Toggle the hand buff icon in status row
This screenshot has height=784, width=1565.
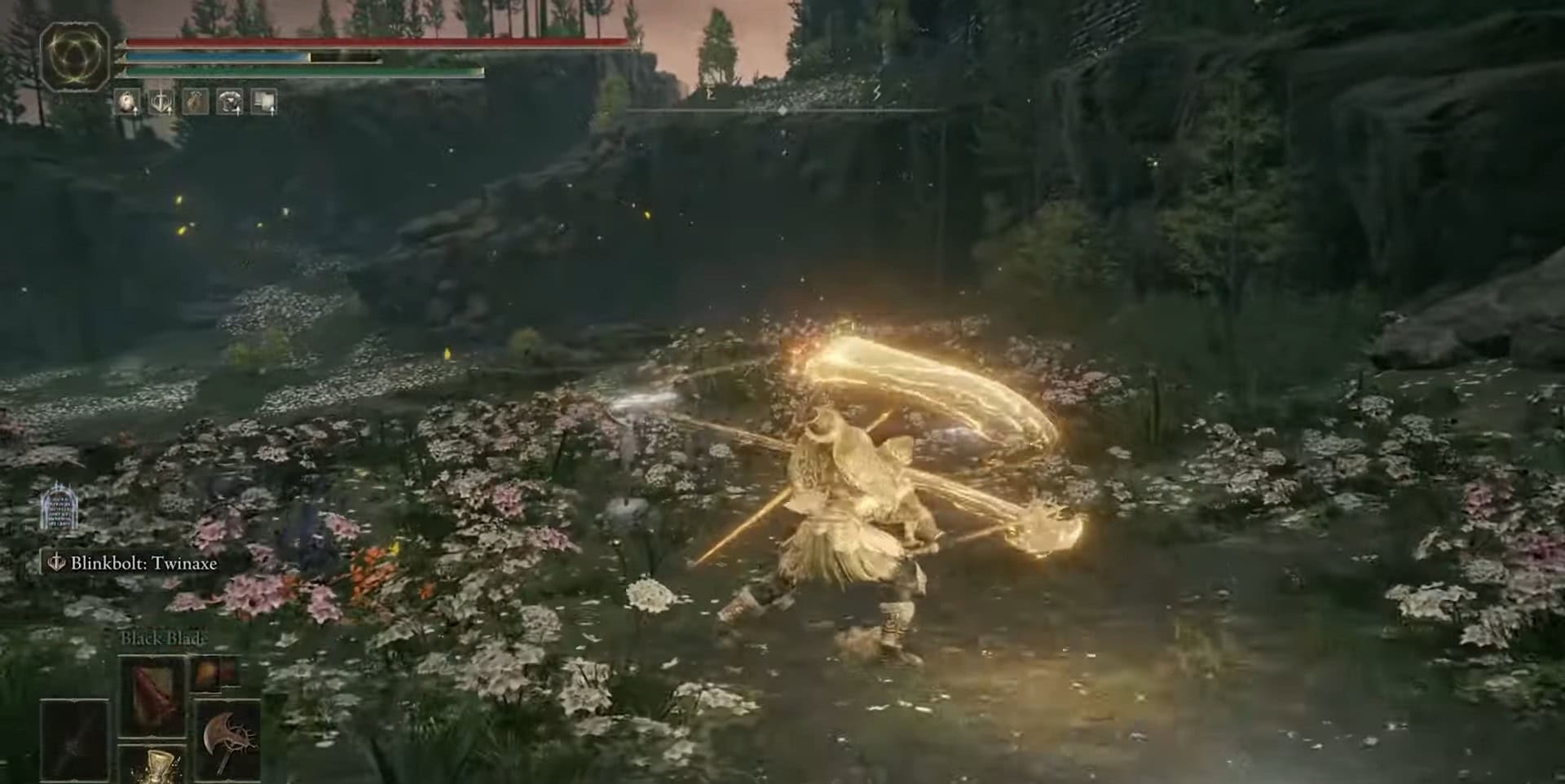click(x=195, y=99)
